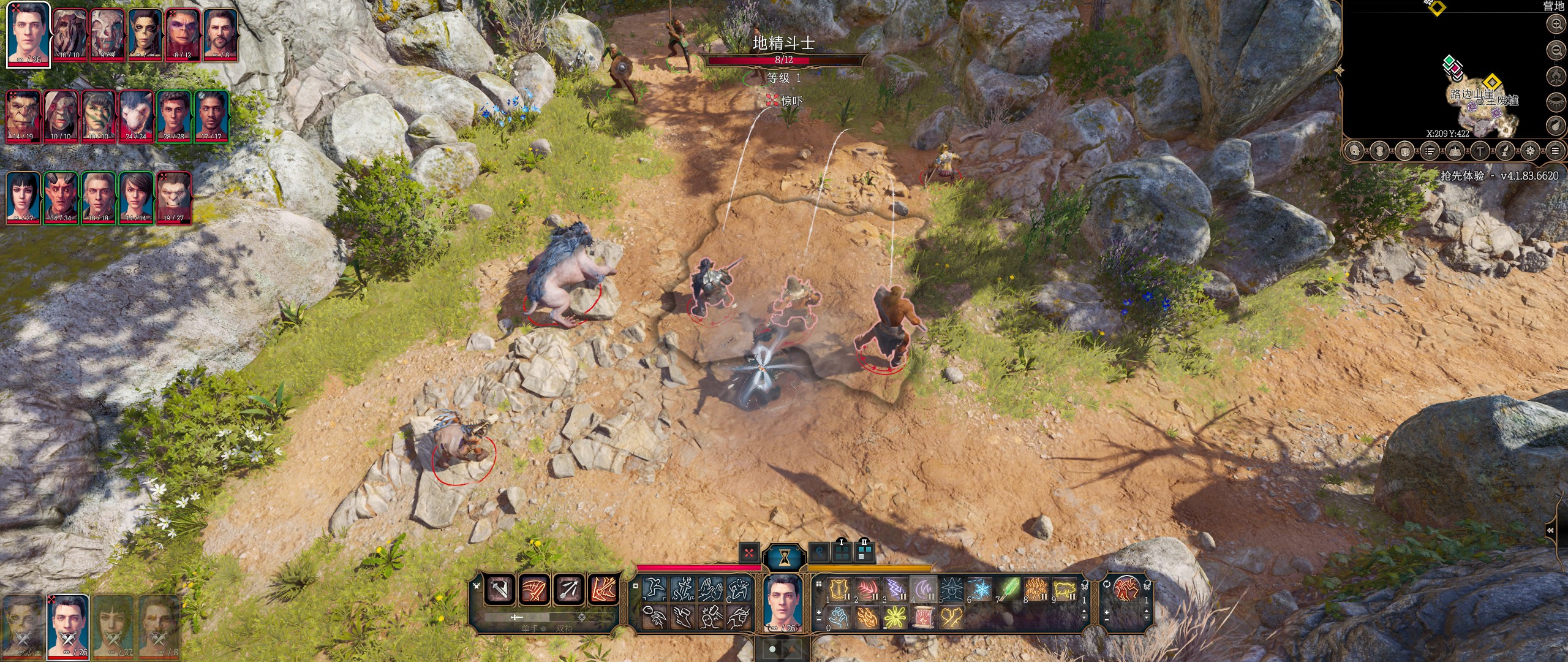End turn with the hourglass button
This screenshot has width=1568, height=662.
(x=784, y=557)
